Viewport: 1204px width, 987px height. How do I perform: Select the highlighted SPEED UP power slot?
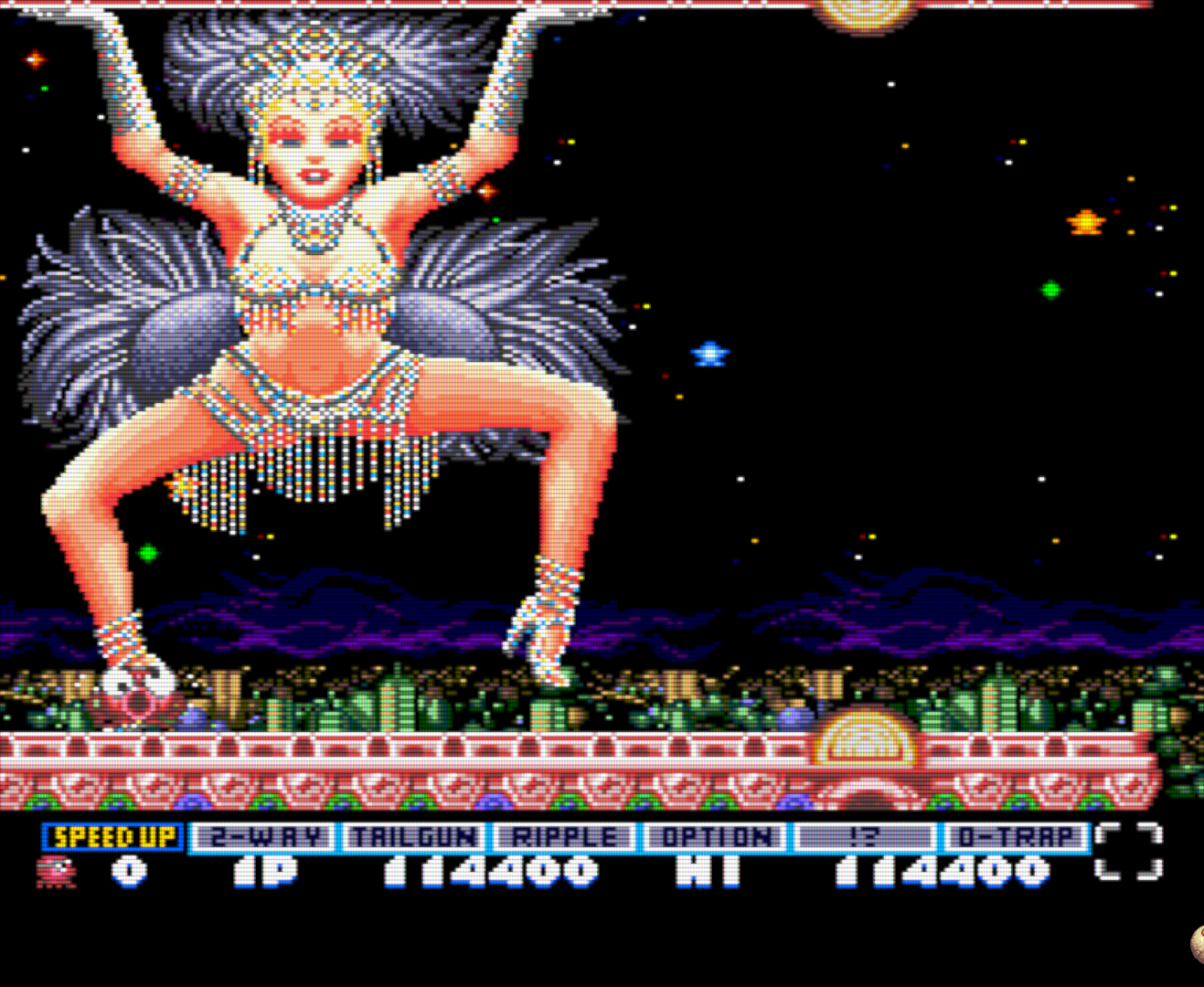pyautogui.click(x=113, y=836)
